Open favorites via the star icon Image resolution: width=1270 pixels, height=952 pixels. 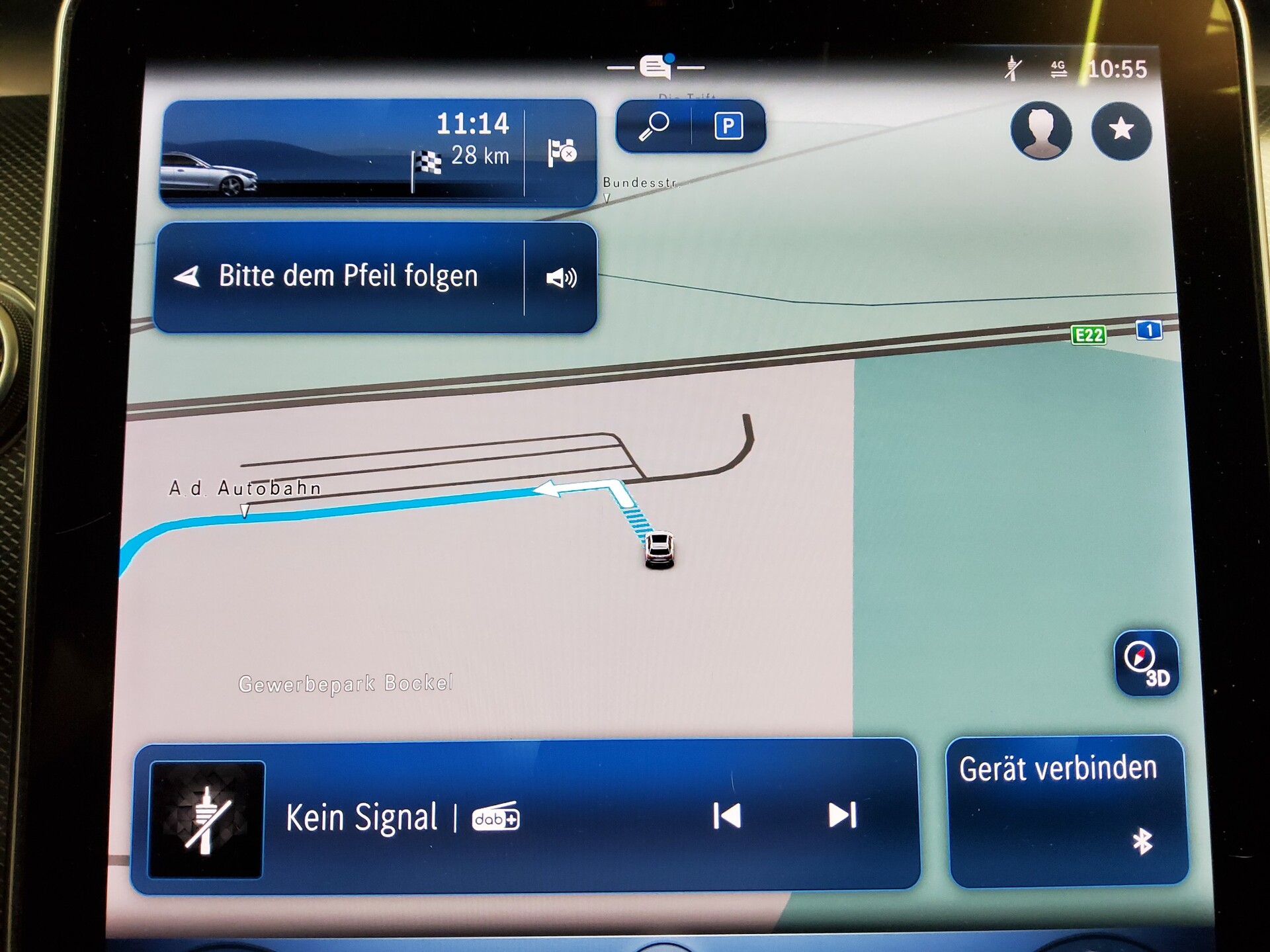[1122, 132]
